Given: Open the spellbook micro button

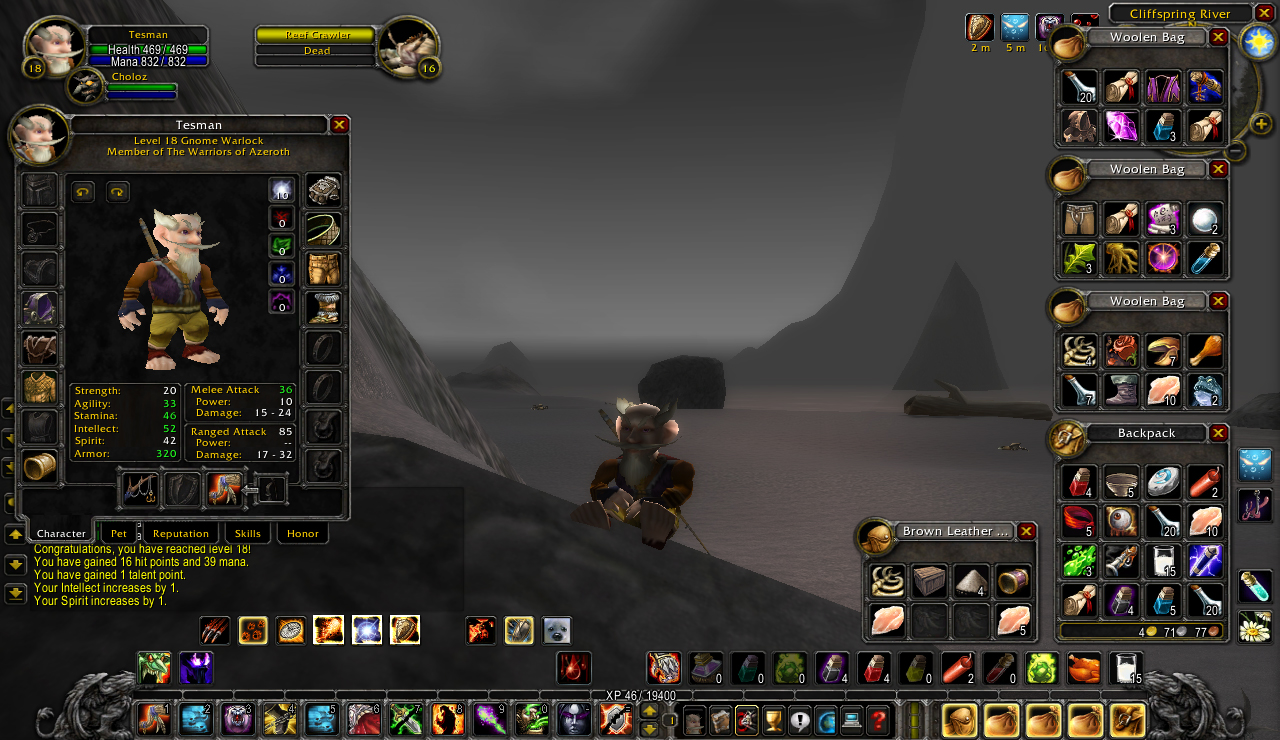Looking at the screenshot, I should 721,719.
